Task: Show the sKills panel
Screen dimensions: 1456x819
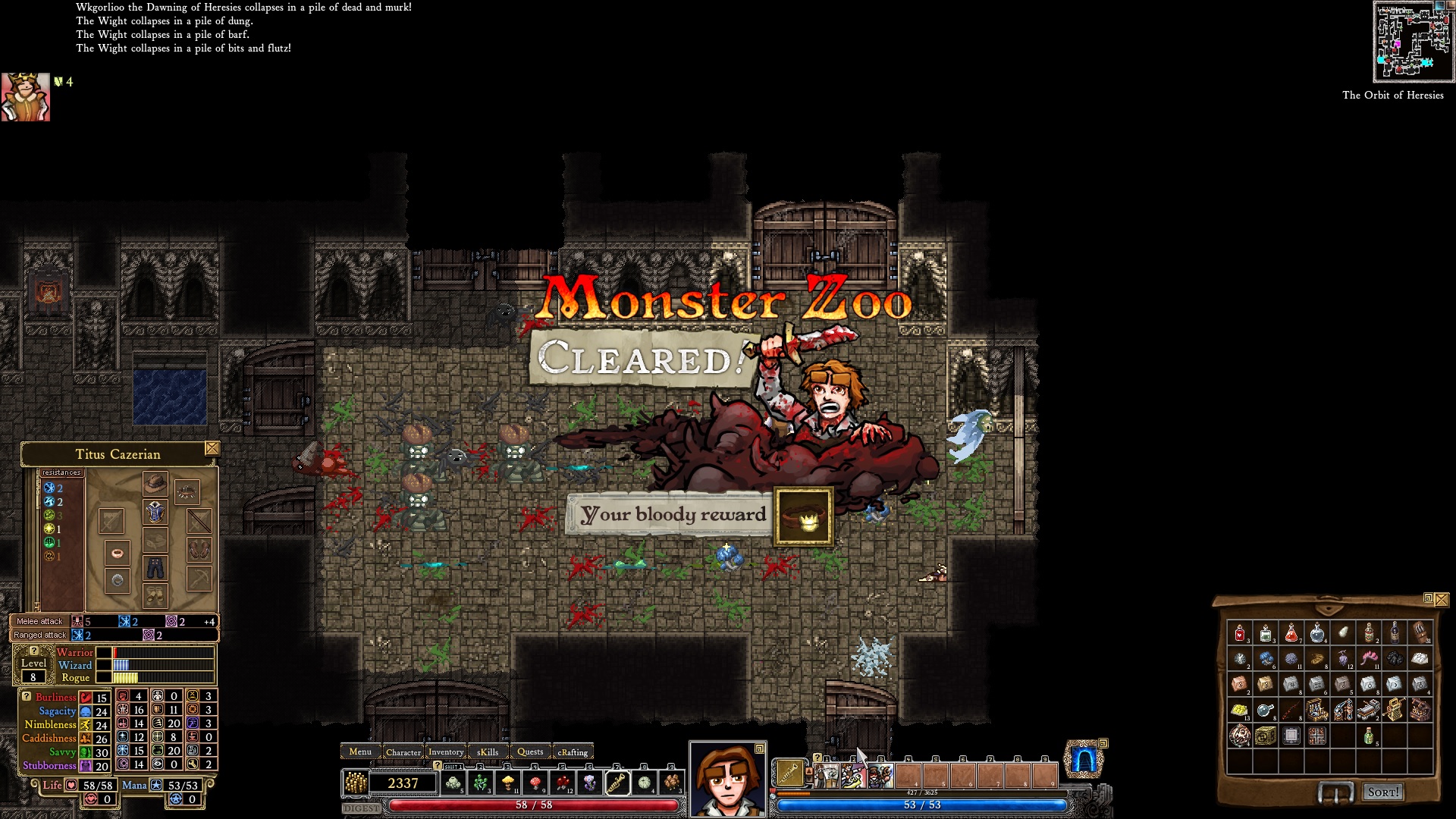Action: click(488, 752)
